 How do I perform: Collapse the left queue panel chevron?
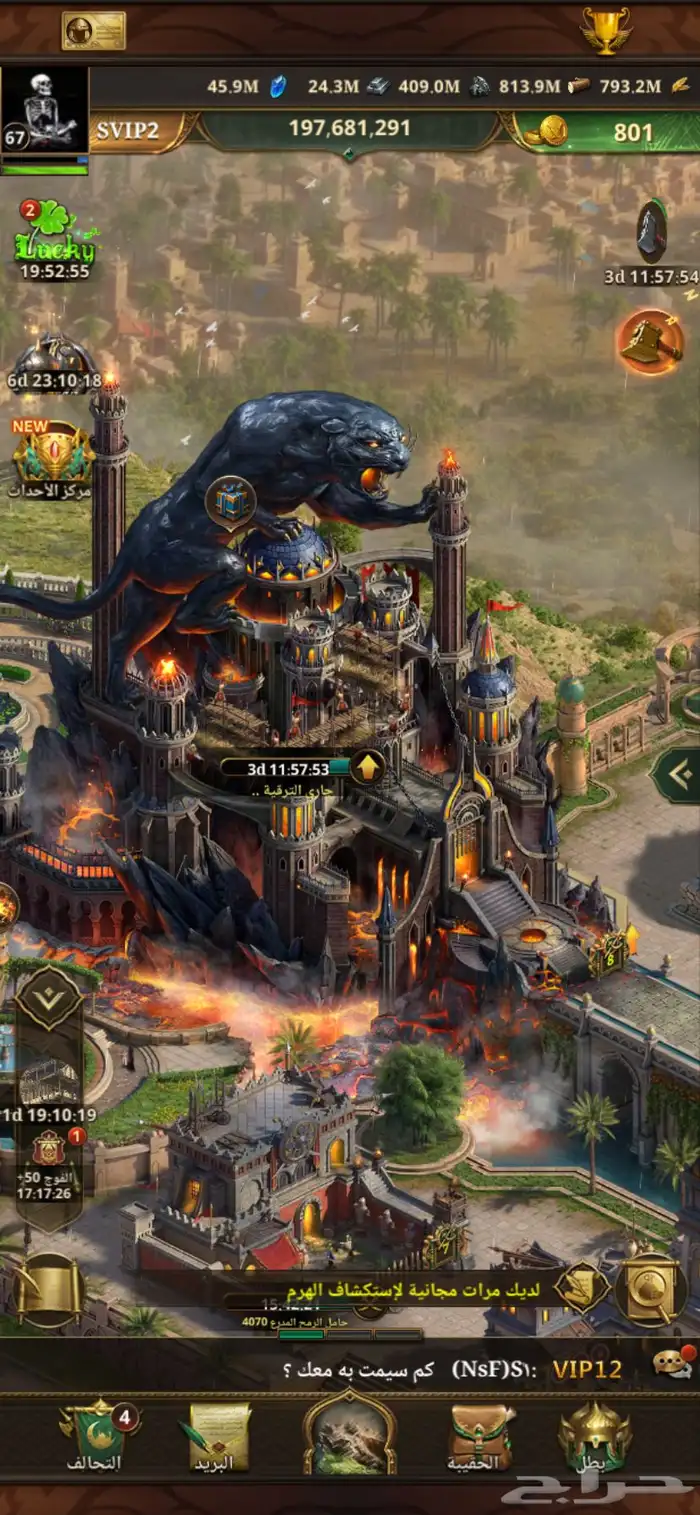pos(49,997)
